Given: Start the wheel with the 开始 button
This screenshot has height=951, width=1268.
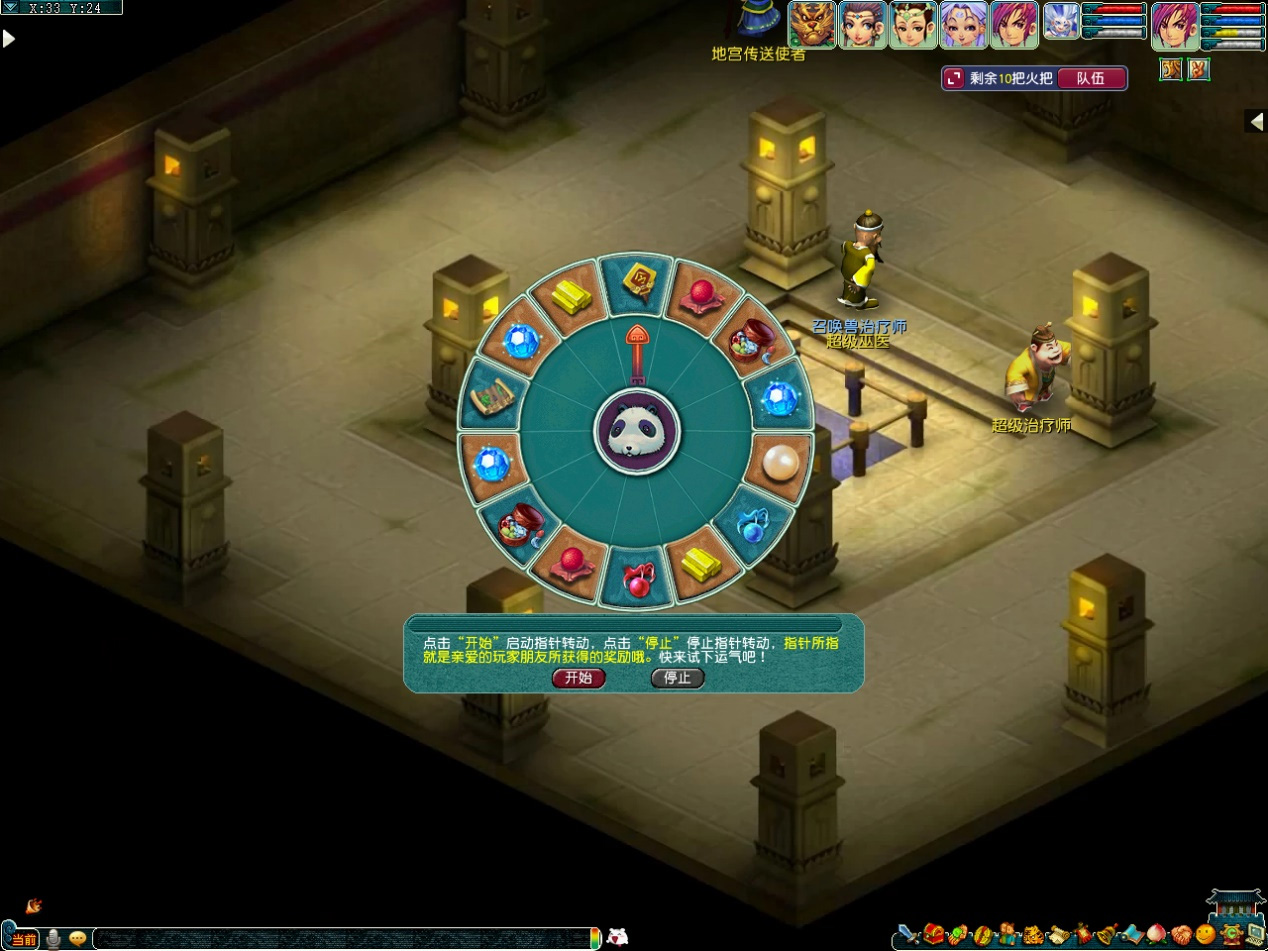Looking at the screenshot, I should (579, 678).
